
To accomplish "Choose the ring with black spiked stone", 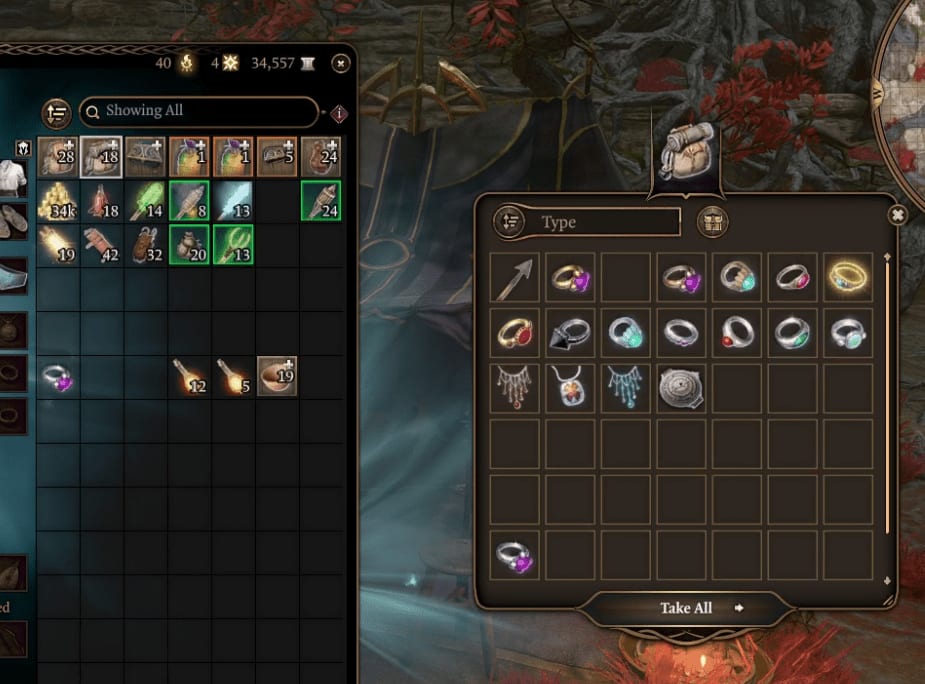I will coord(571,333).
